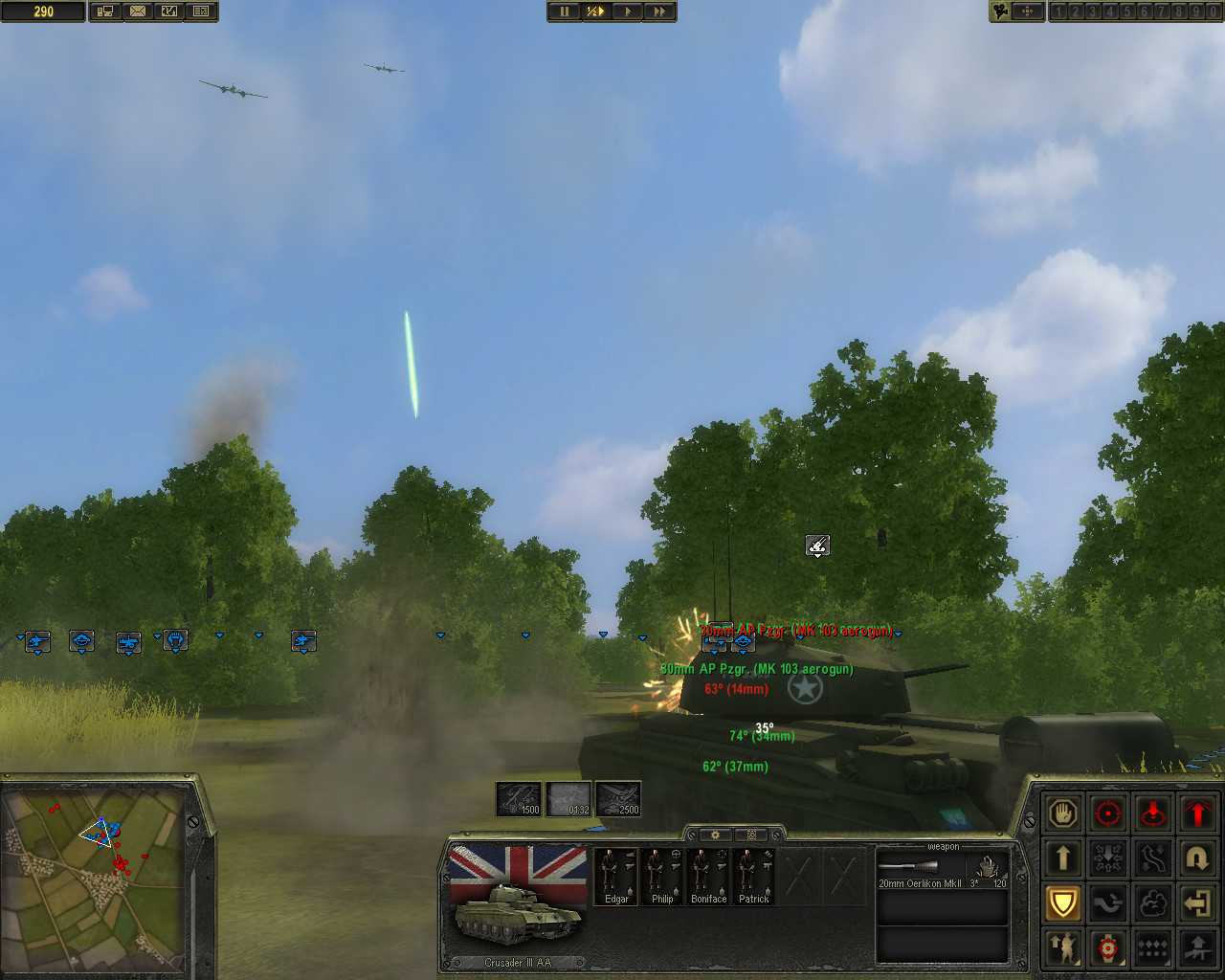Switch to the gear settings tab
1225x980 pixels.
coord(716,835)
